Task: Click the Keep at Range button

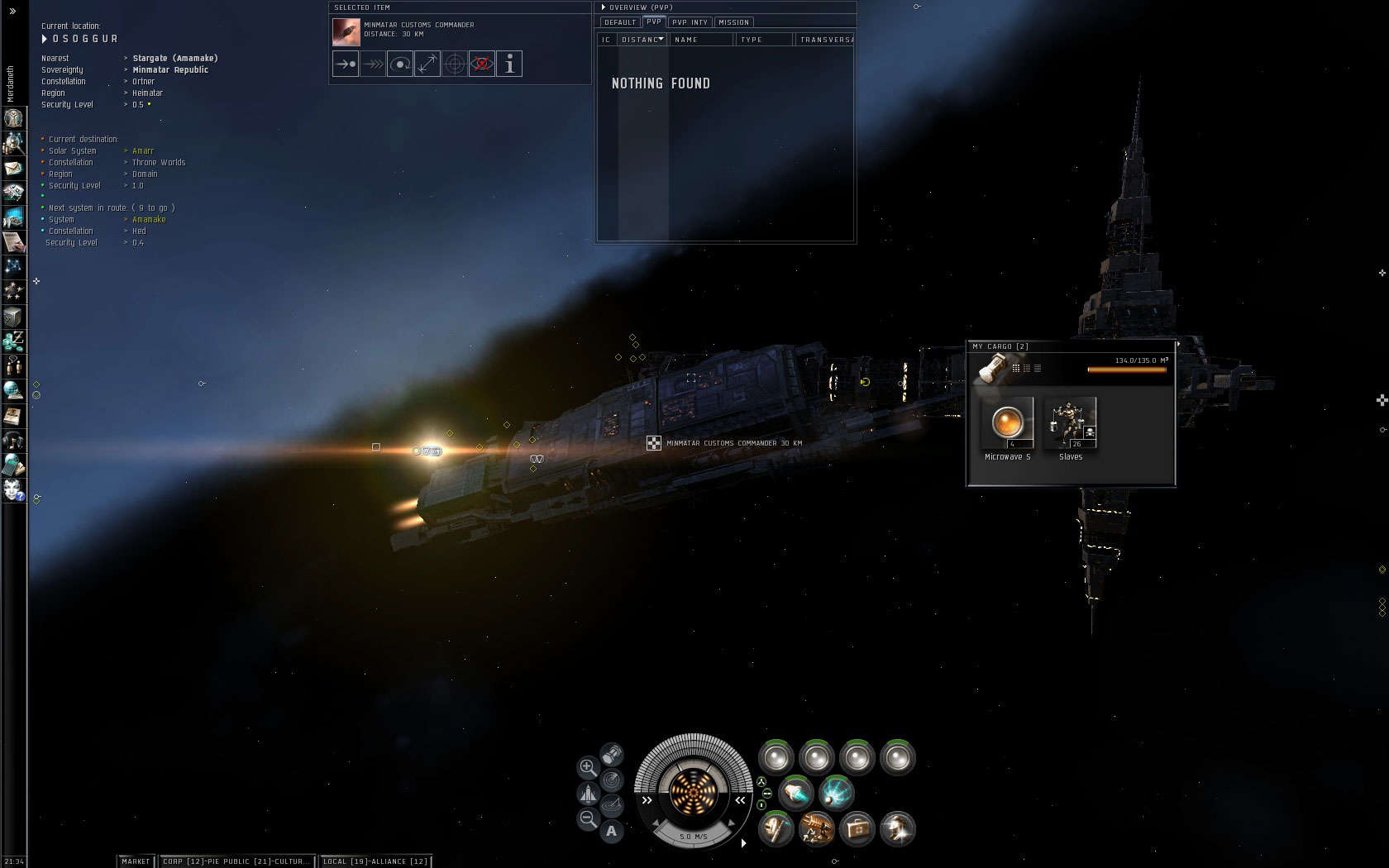Action: coord(427,64)
